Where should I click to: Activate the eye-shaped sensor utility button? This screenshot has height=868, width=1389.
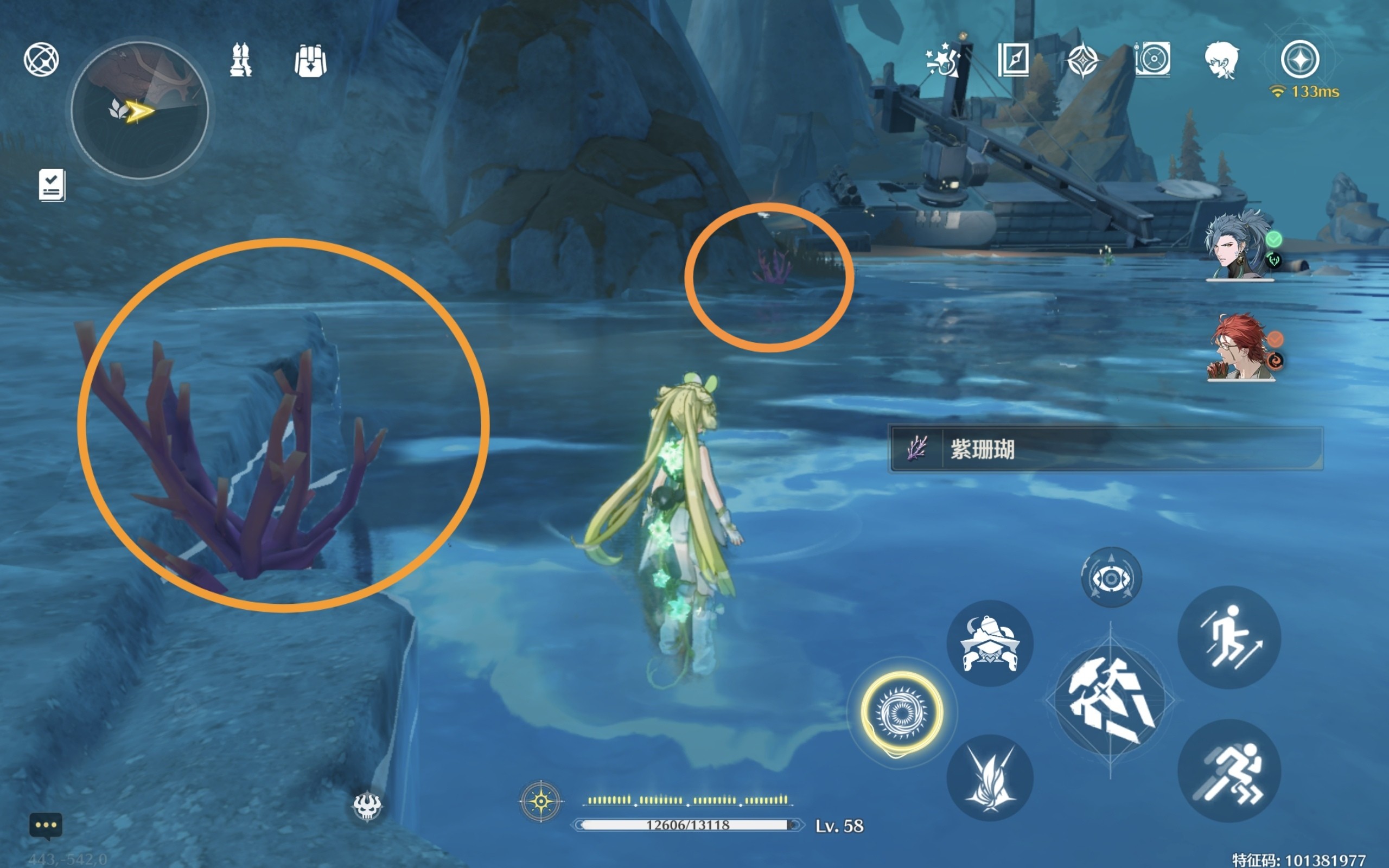[1111, 578]
